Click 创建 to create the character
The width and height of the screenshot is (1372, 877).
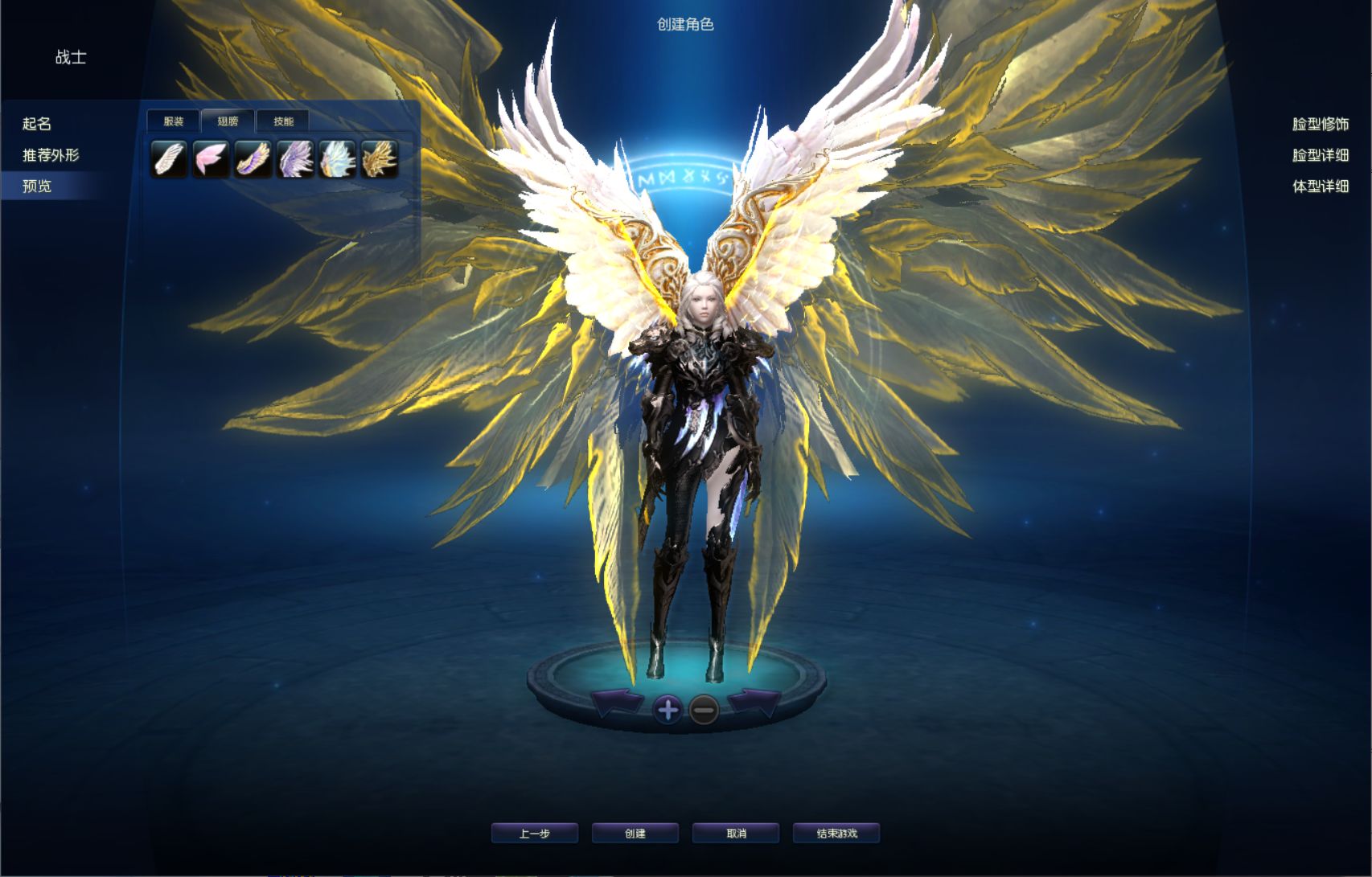click(x=635, y=834)
